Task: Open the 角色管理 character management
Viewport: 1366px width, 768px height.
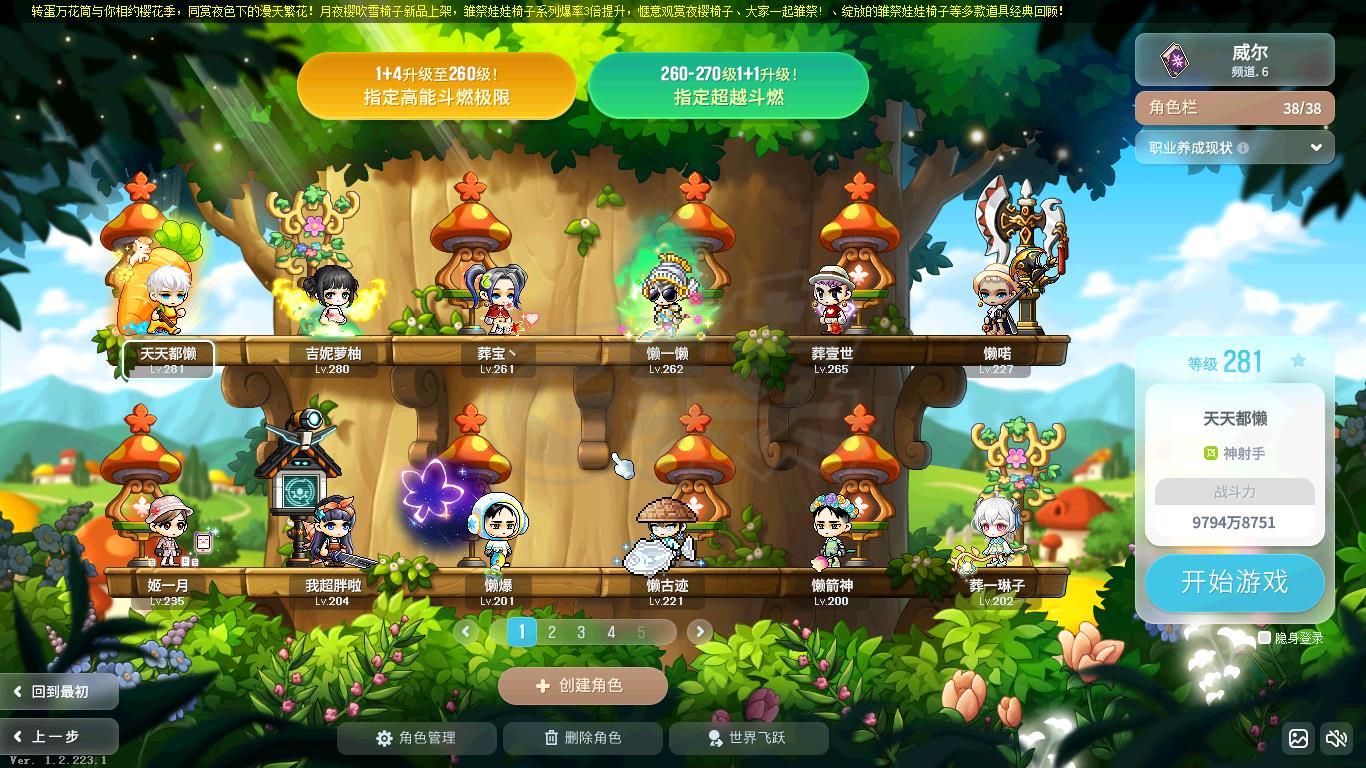Action: [416, 738]
